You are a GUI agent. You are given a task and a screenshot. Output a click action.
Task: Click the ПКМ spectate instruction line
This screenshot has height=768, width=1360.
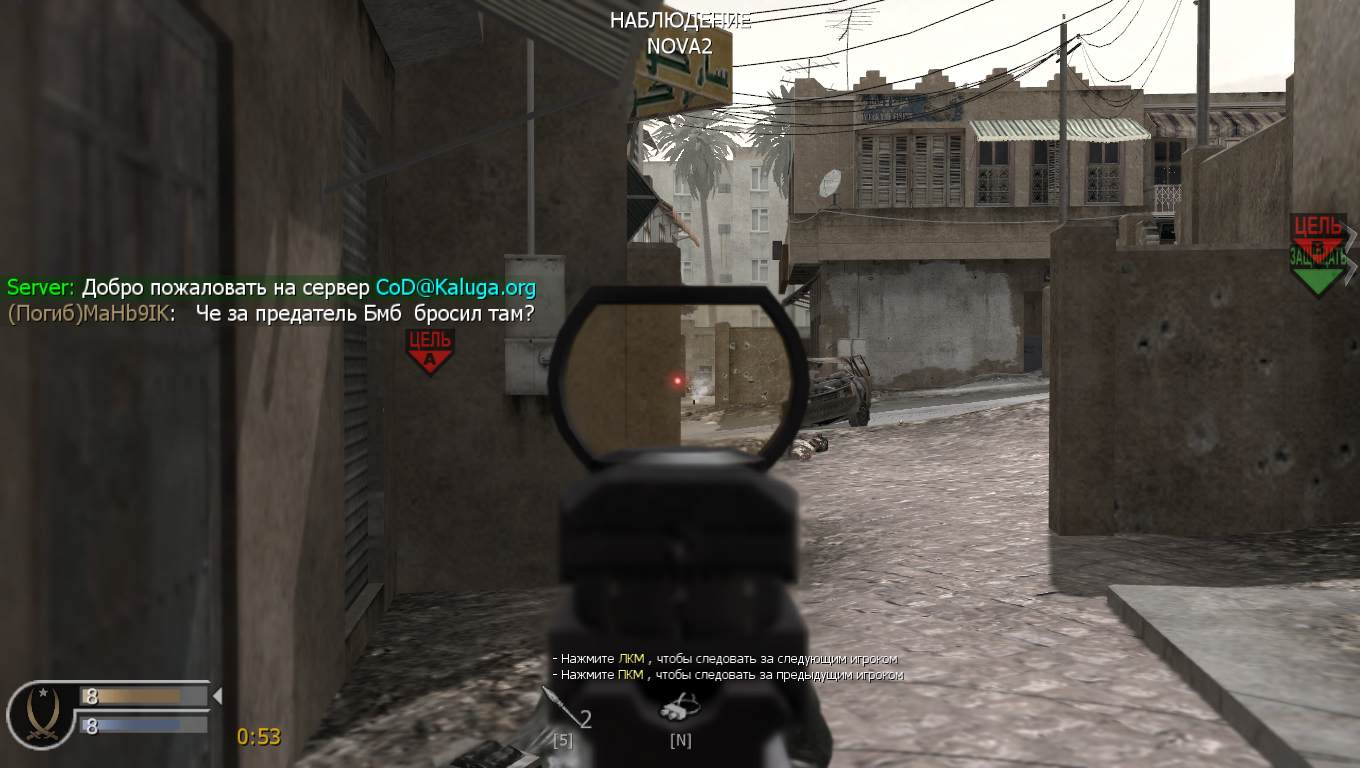click(x=727, y=677)
